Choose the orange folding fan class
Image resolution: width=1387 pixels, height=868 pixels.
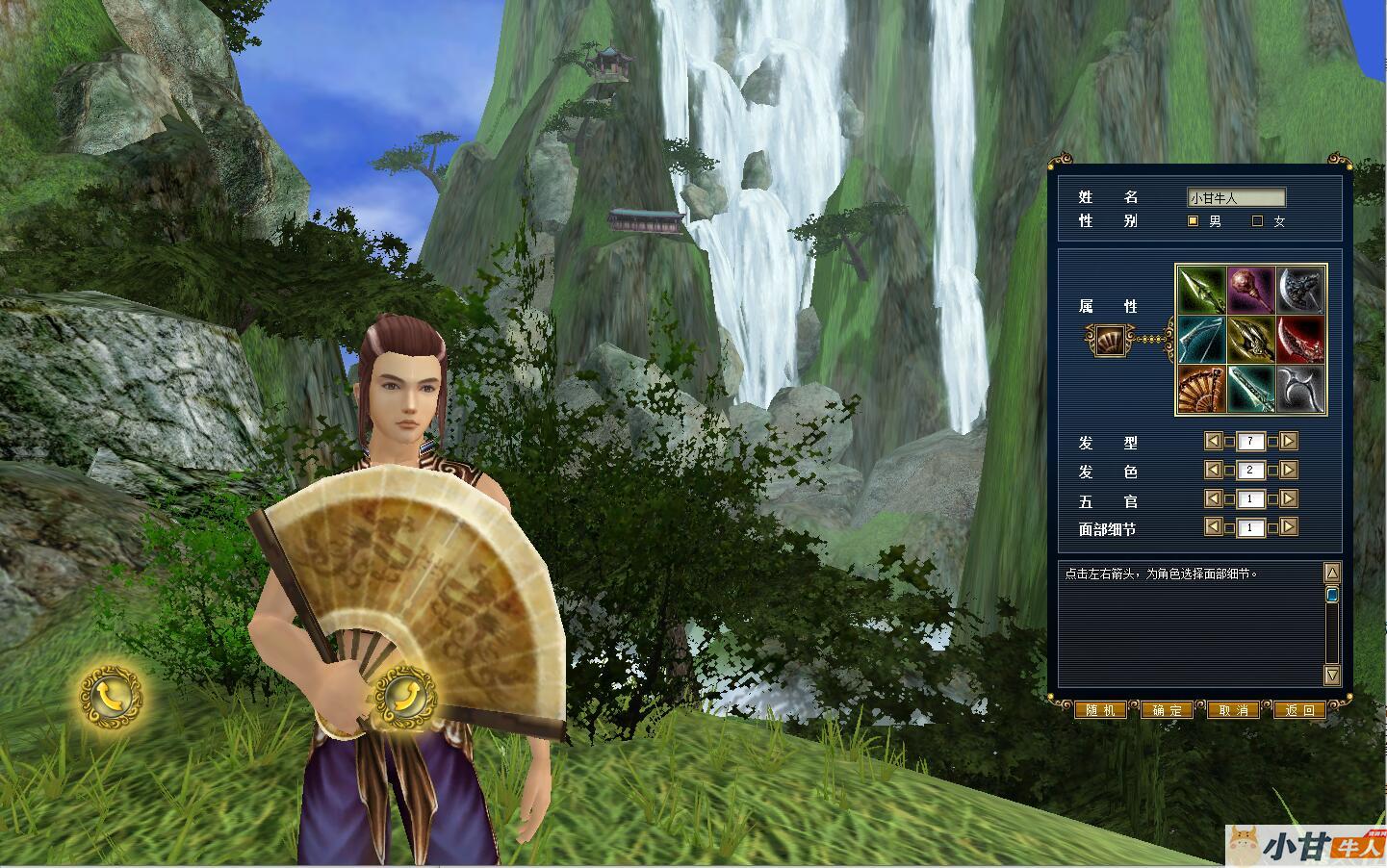point(1201,390)
